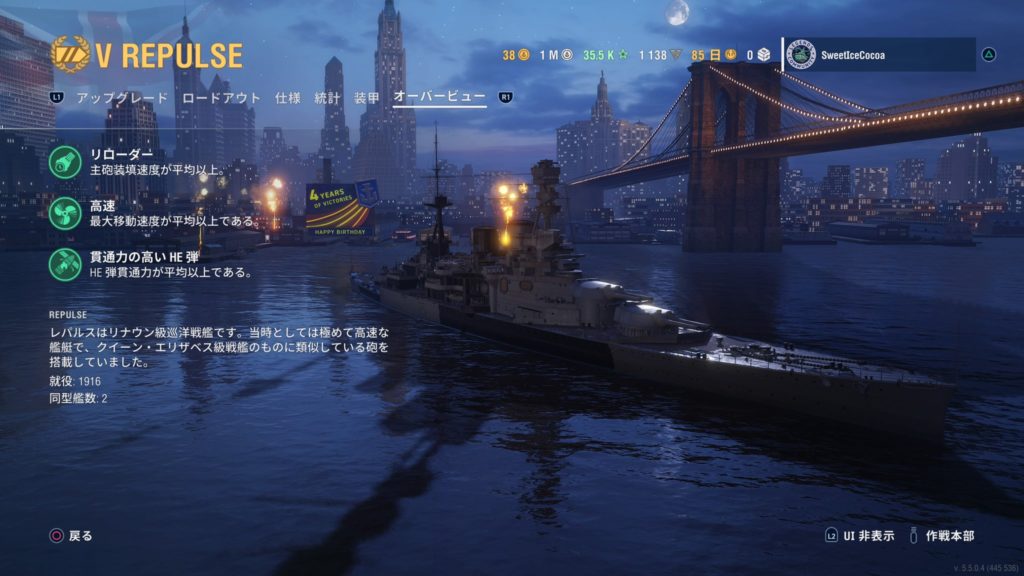
Task: Click the gold doubloon currency counter
Action: click(516, 55)
